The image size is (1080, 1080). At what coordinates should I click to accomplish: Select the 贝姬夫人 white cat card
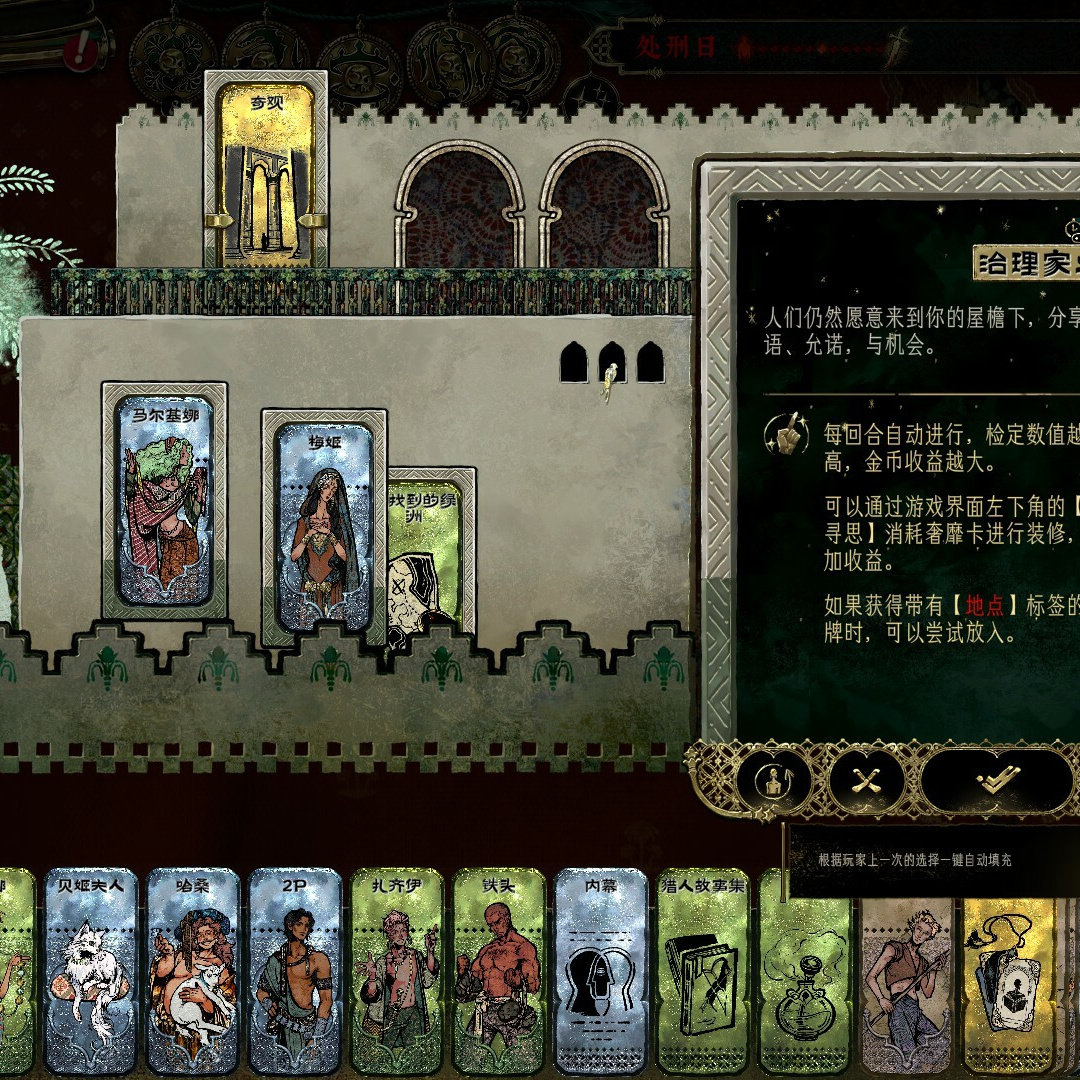pos(91,969)
